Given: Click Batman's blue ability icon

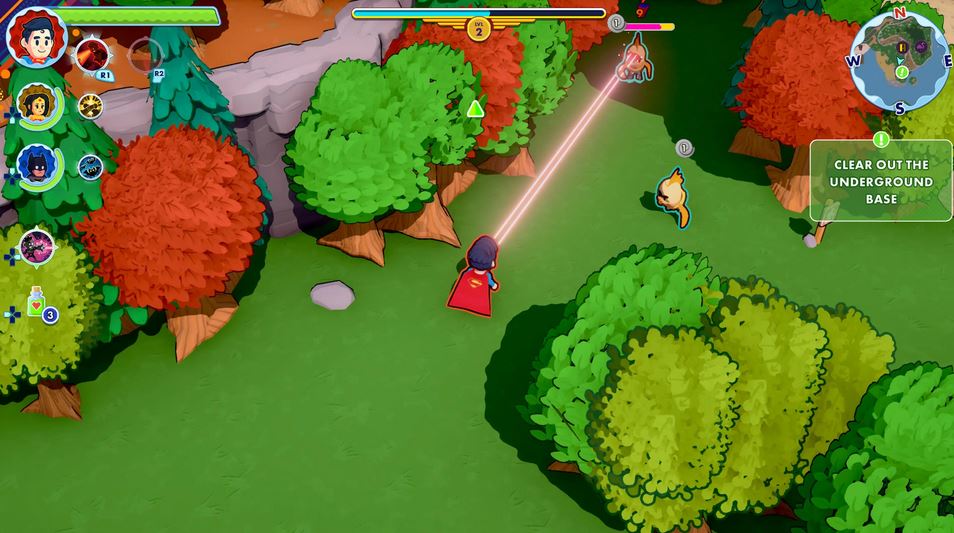Looking at the screenshot, I should pos(91,166).
